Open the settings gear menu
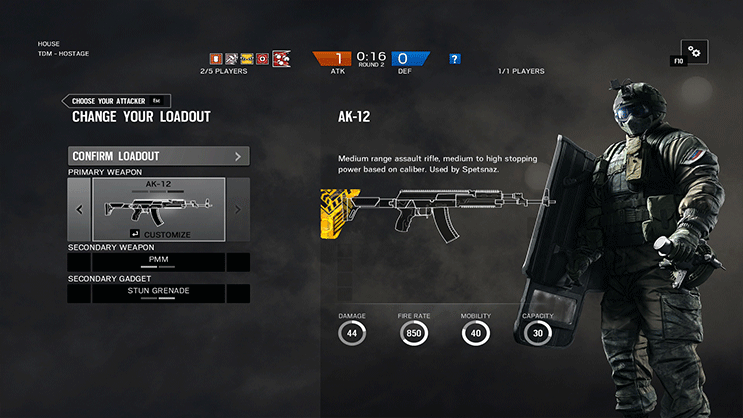 pyautogui.click(x=694, y=52)
